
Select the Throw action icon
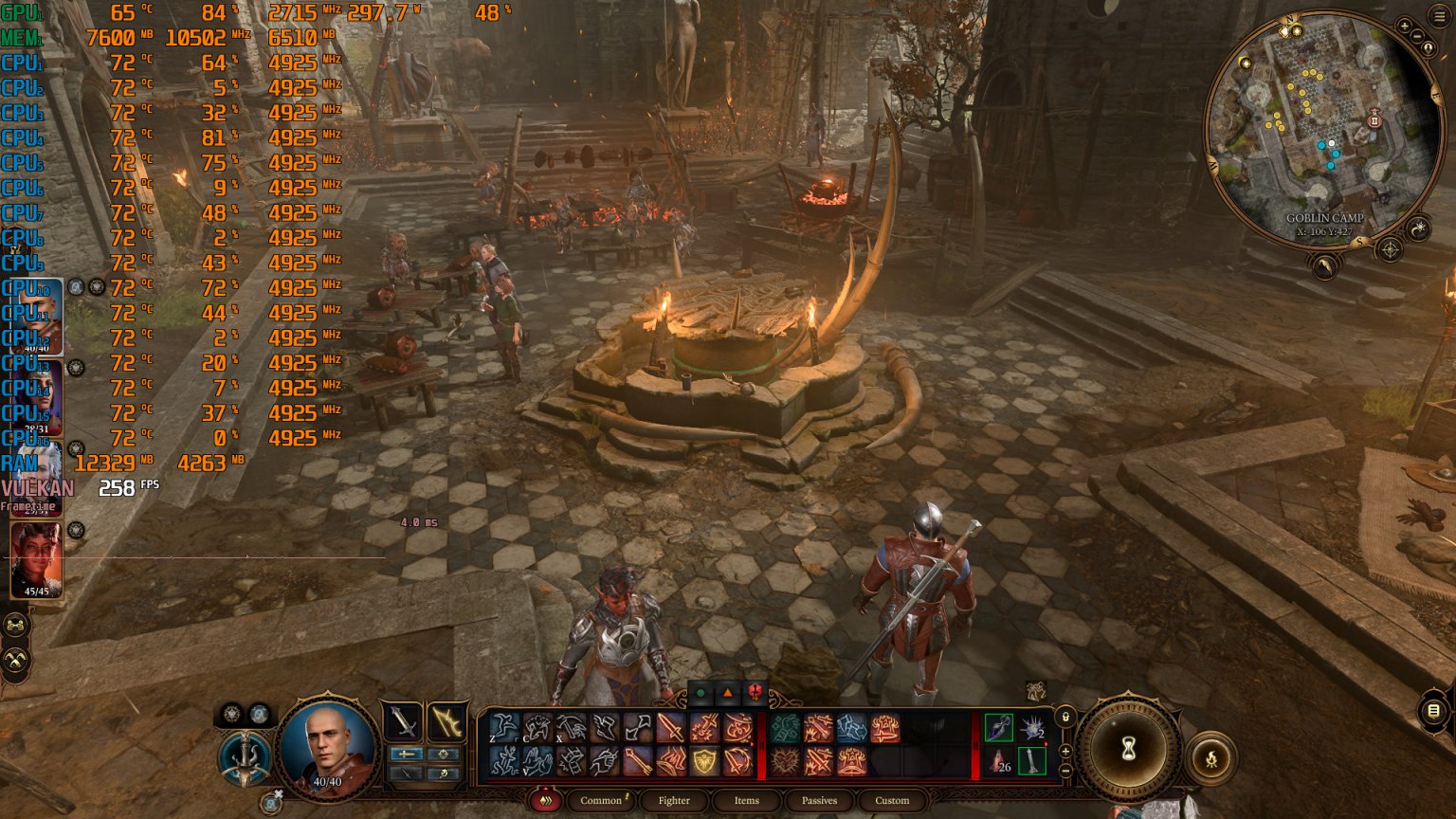(572, 726)
